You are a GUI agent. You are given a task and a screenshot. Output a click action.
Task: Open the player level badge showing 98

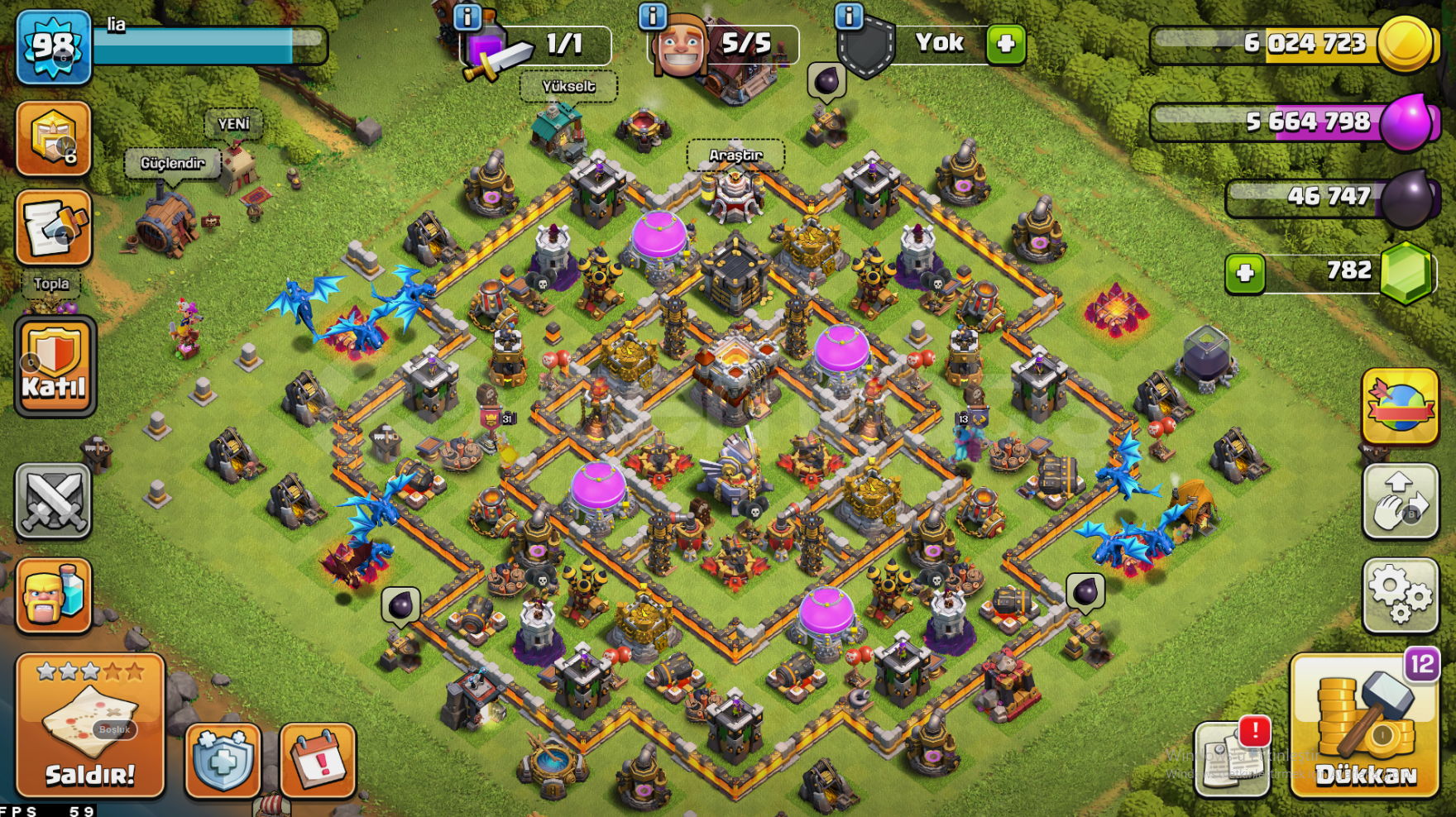[x=52, y=47]
